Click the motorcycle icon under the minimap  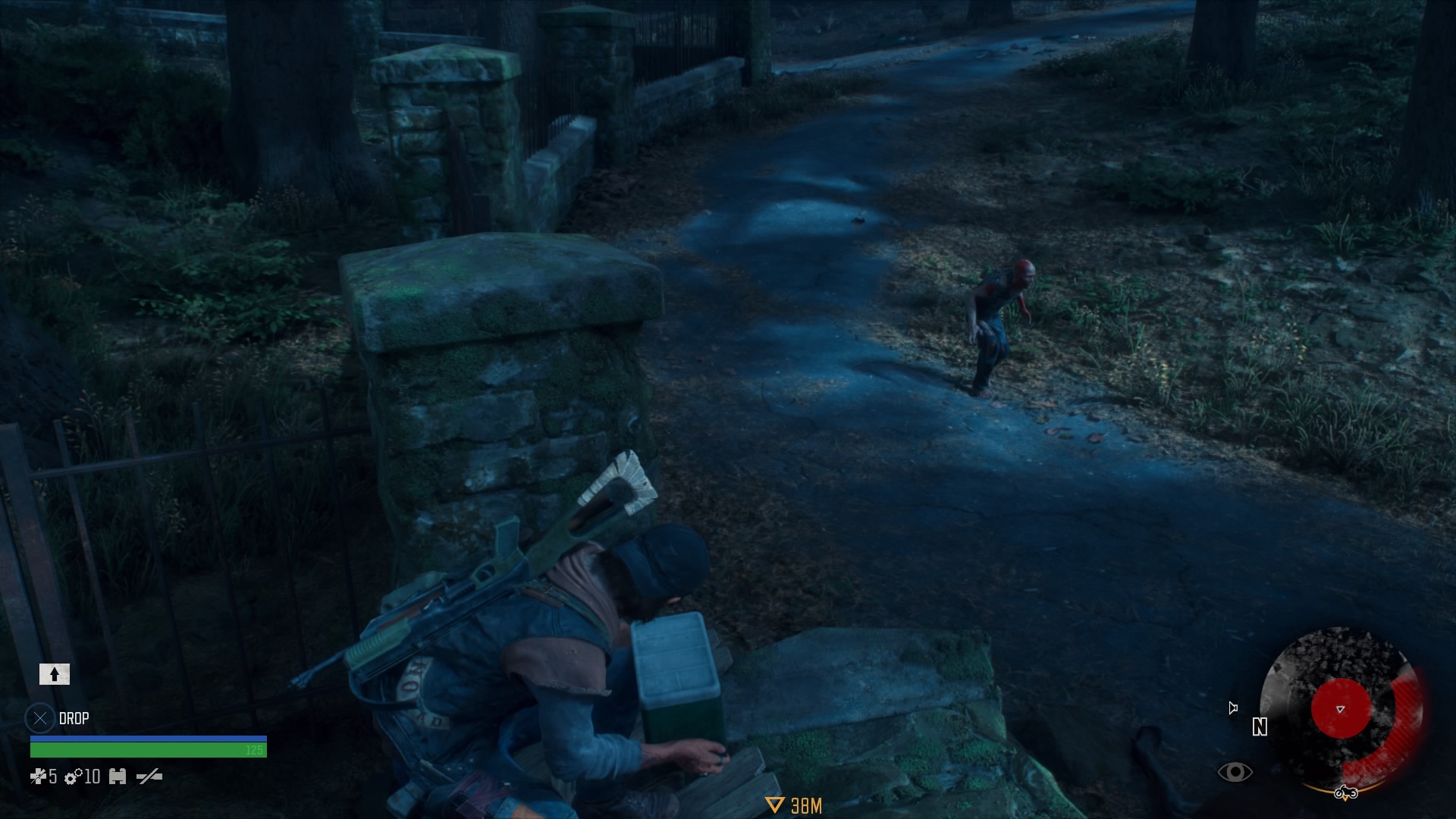pos(1346,792)
